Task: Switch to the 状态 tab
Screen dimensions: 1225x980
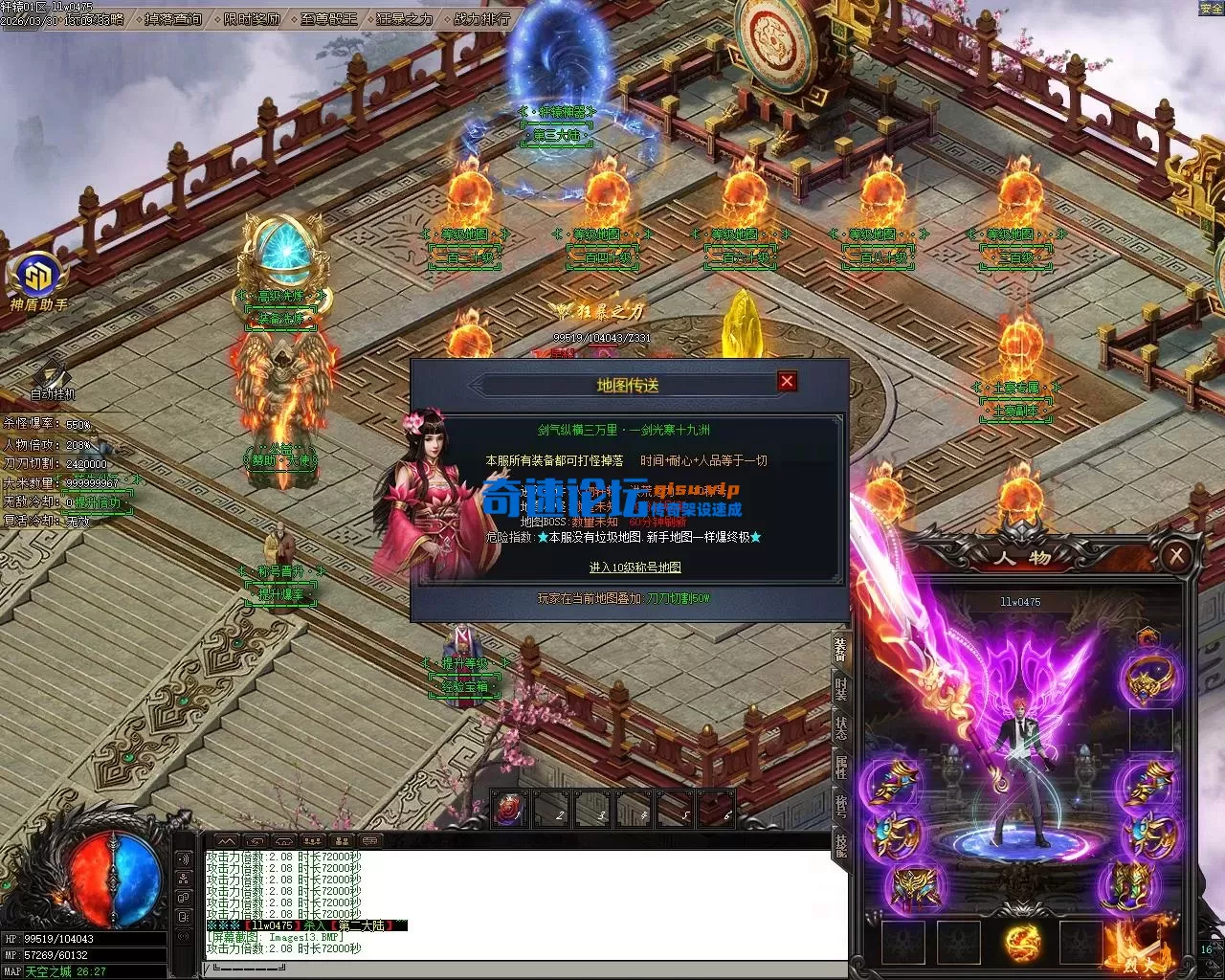Action: [x=840, y=728]
